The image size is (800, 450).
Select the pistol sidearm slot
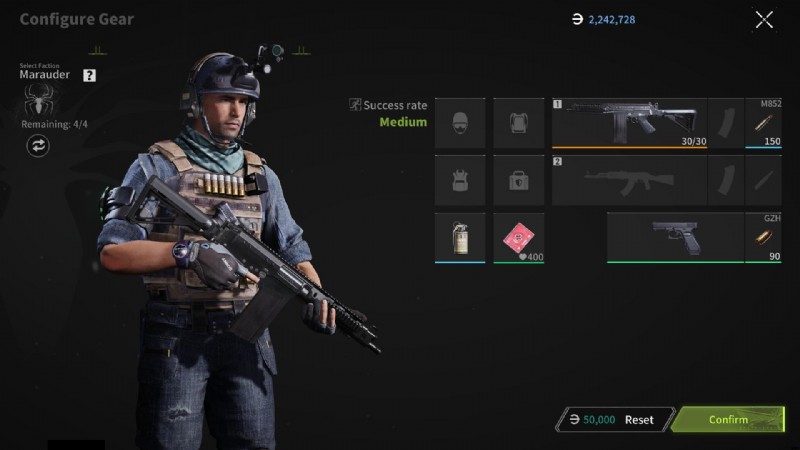click(x=675, y=237)
